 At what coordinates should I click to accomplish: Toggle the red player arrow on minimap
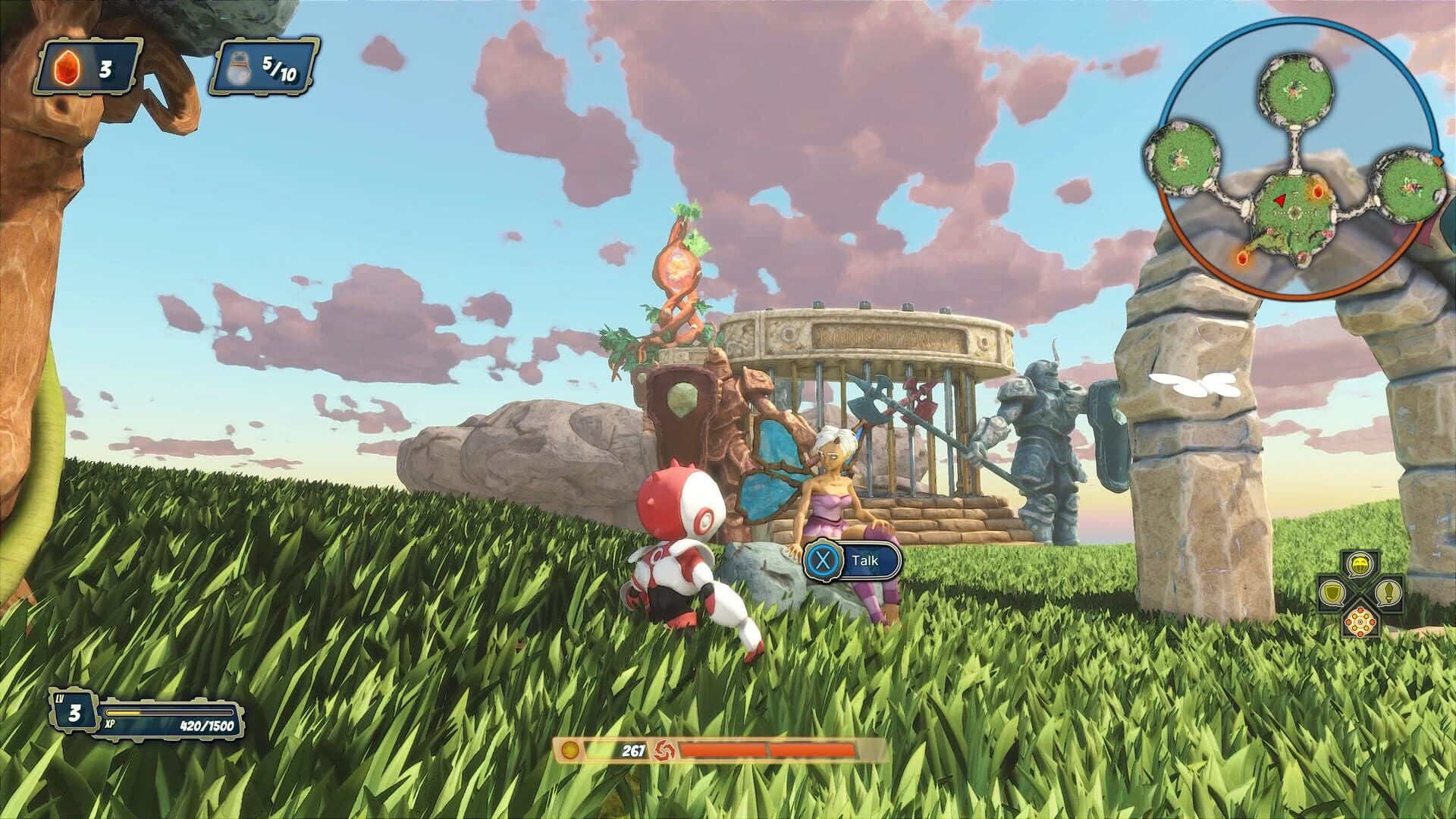pos(1279,201)
